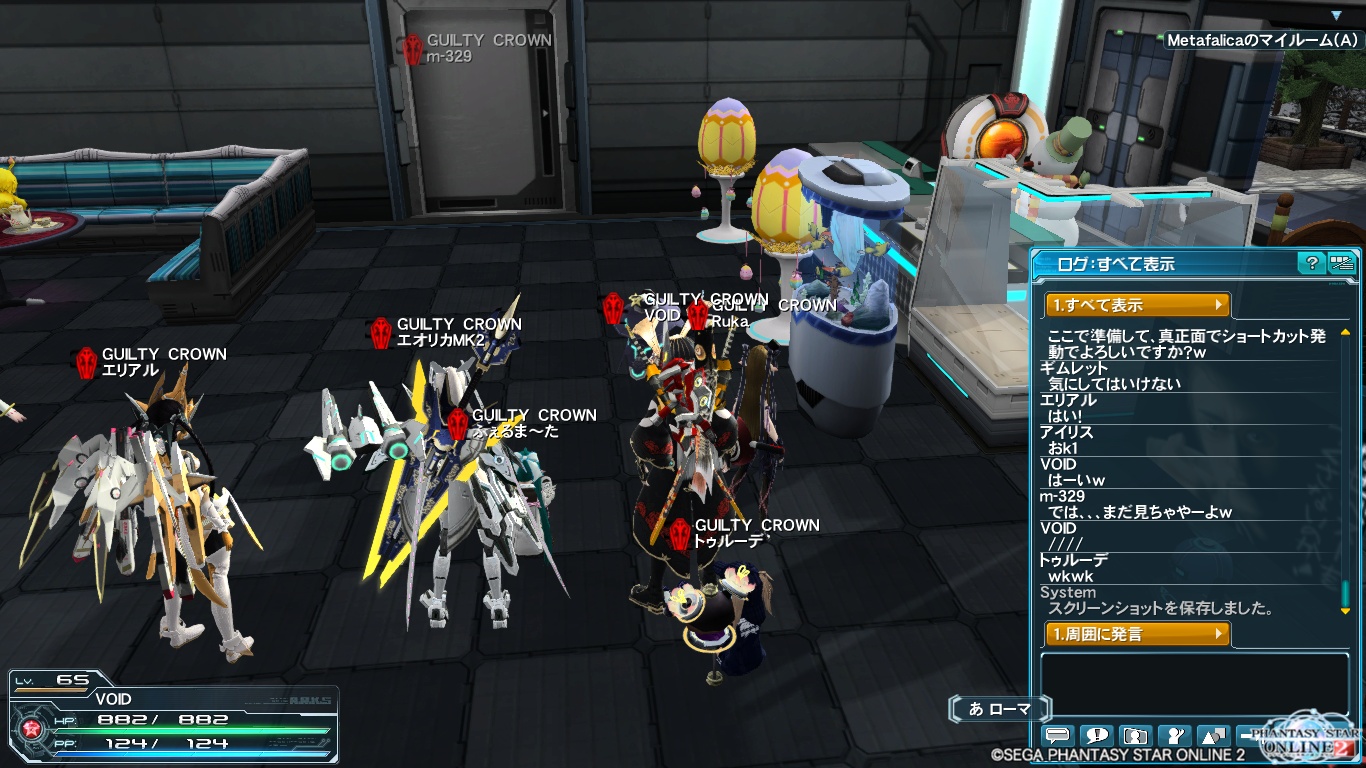This screenshot has height=768, width=1366.
Task: Open the symbol art icon
Action: point(1212,737)
